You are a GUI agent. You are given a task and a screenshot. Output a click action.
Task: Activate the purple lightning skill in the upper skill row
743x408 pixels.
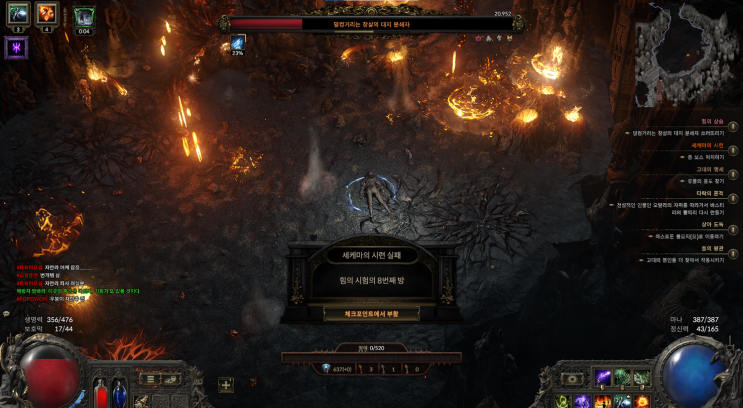coord(603,378)
